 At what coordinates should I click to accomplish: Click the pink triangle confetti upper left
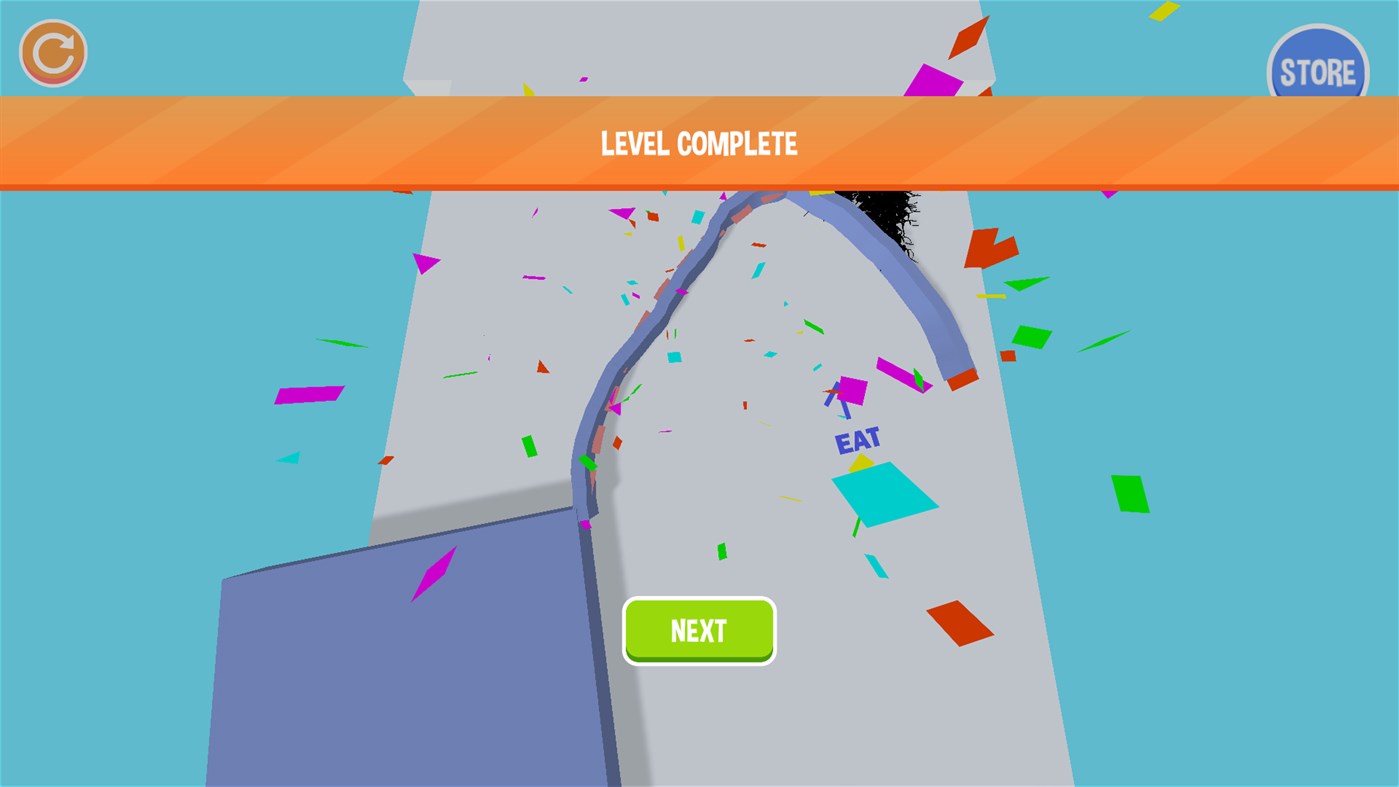pyautogui.click(x=425, y=262)
